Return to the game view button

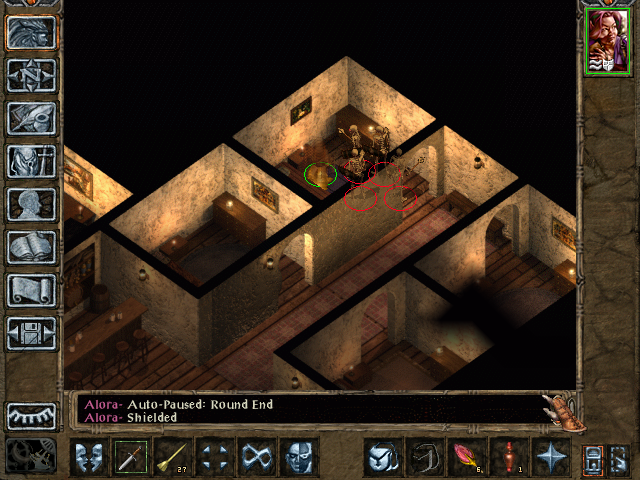[31, 32]
